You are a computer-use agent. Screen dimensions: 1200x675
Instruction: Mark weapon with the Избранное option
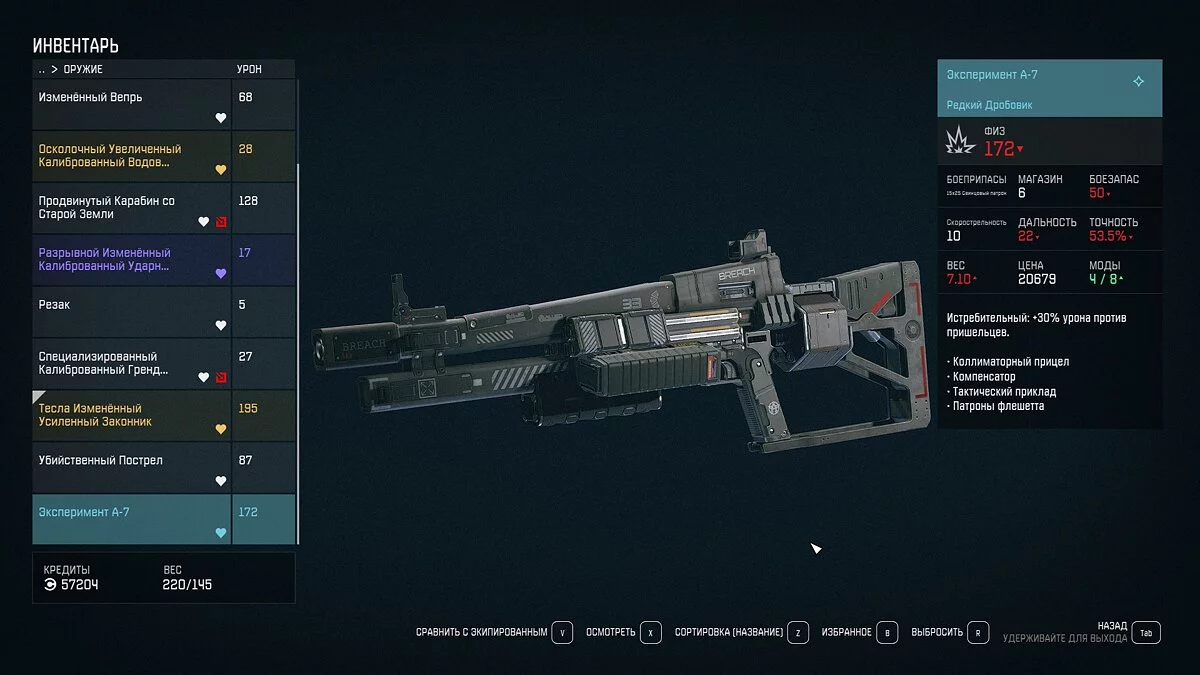(x=859, y=633)
